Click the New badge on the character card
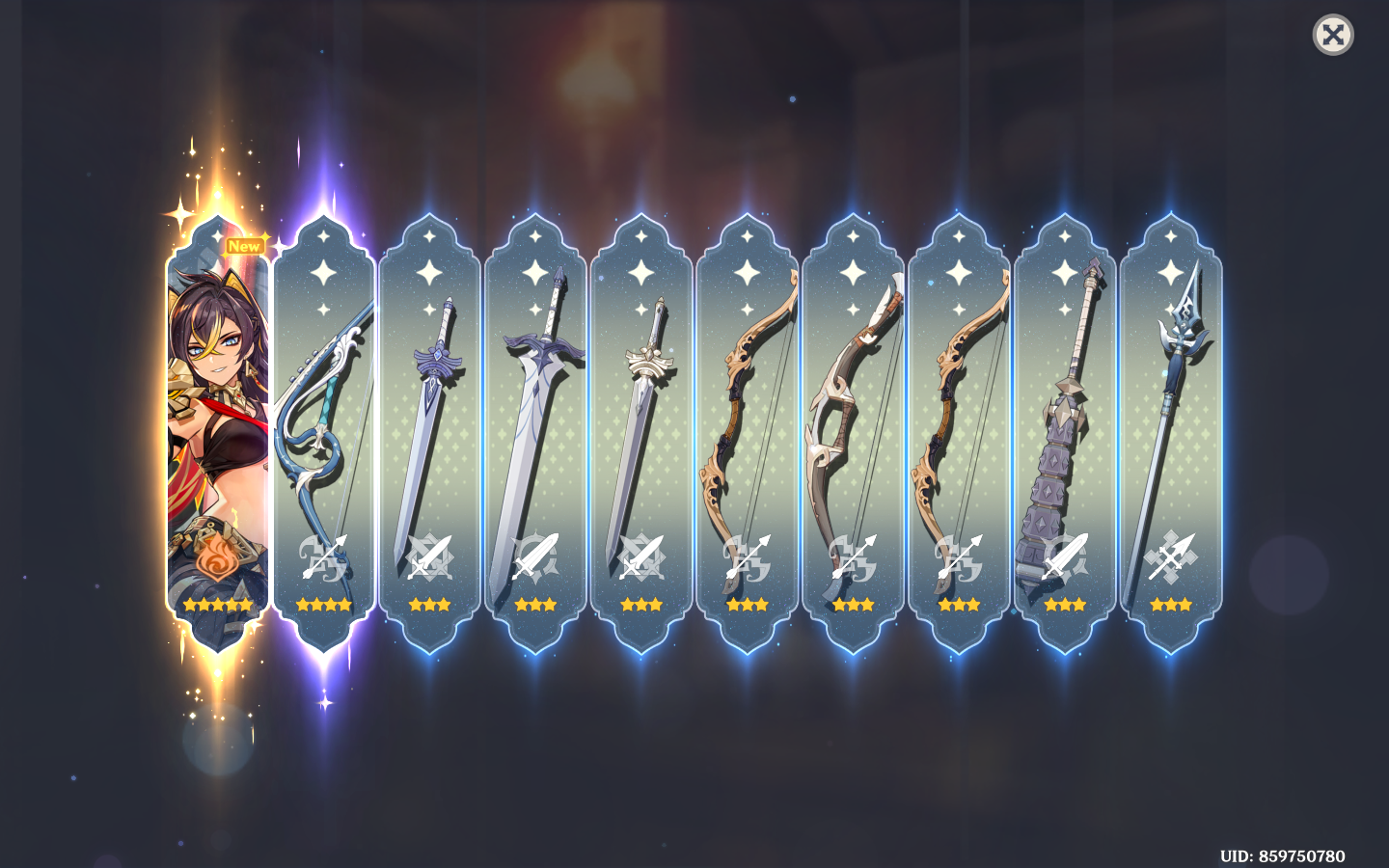The image size is (1389, 868). click(x=244, y=245)
